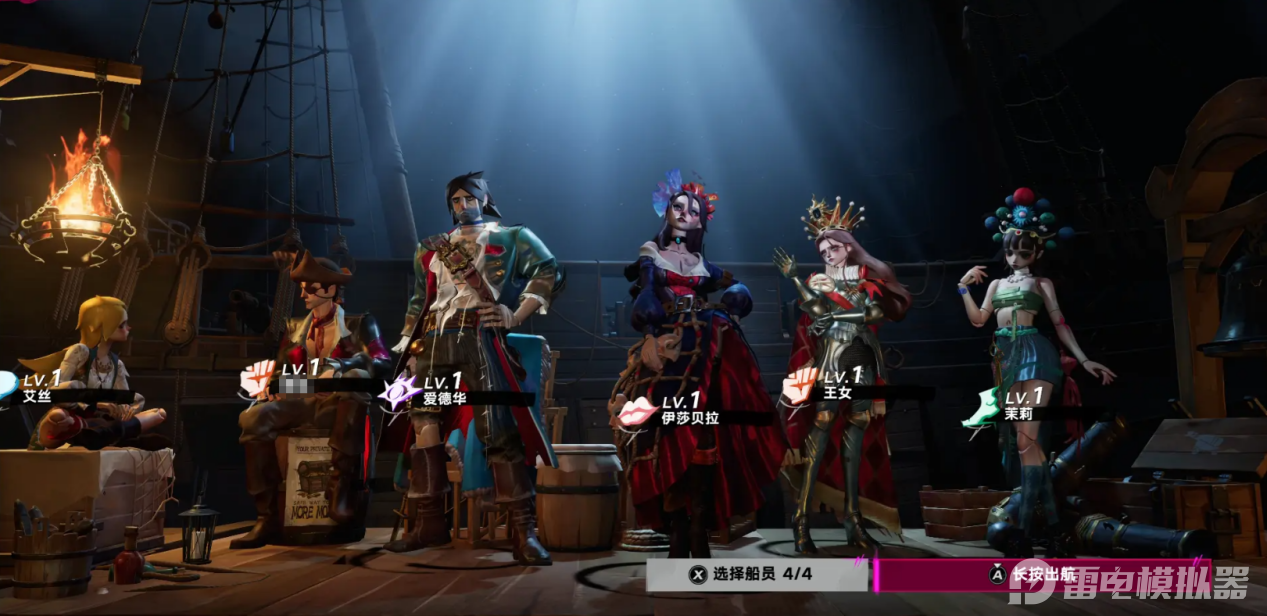Image resolution: width=1267 pixels, height=616 pixels.
Task: Click the 选择船员 4/4 button
Action: (x=757, y=575)
